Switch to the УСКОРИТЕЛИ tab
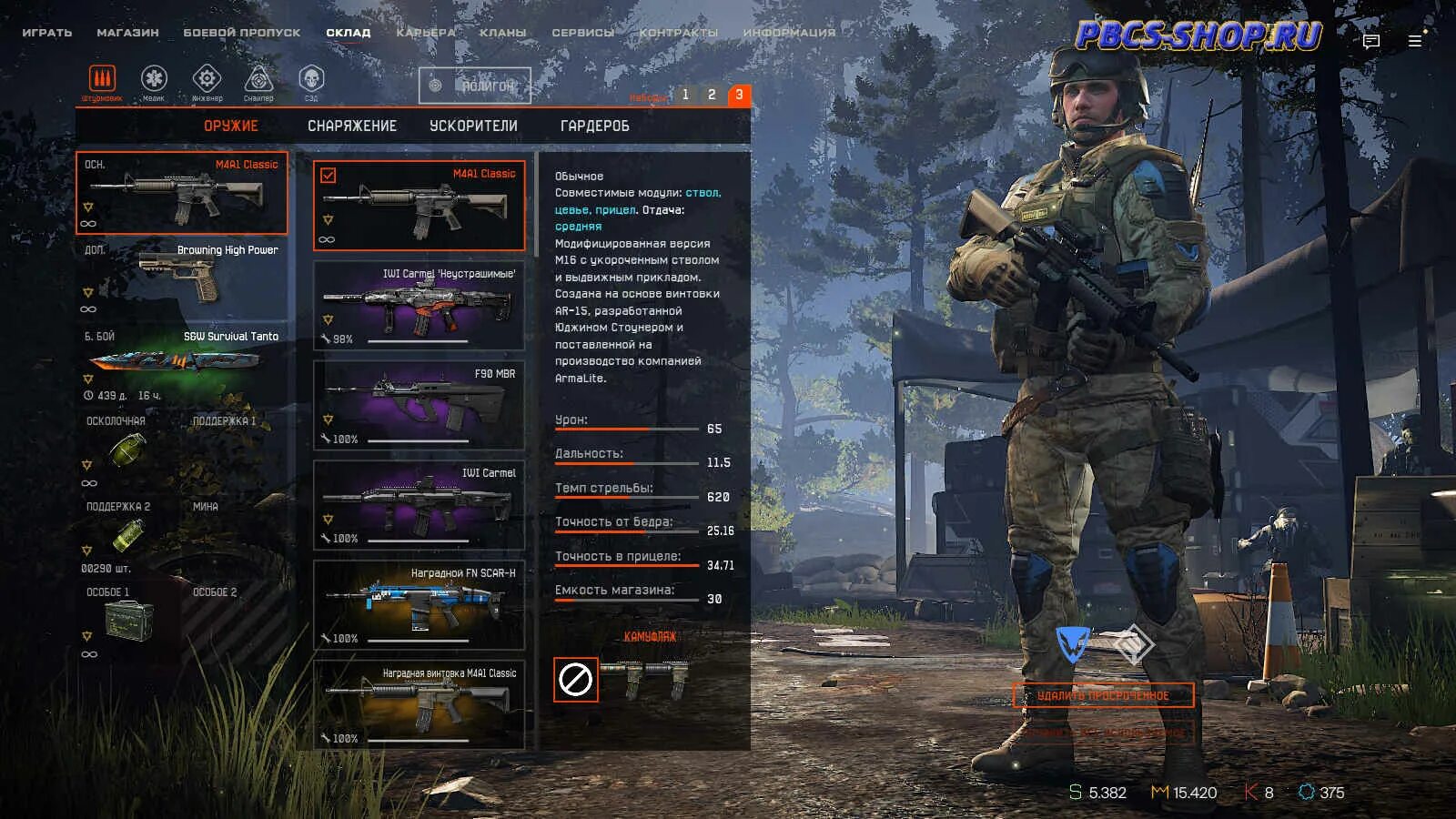Image resolution: width=1456 pixels, height=819 pixels. 473,126
